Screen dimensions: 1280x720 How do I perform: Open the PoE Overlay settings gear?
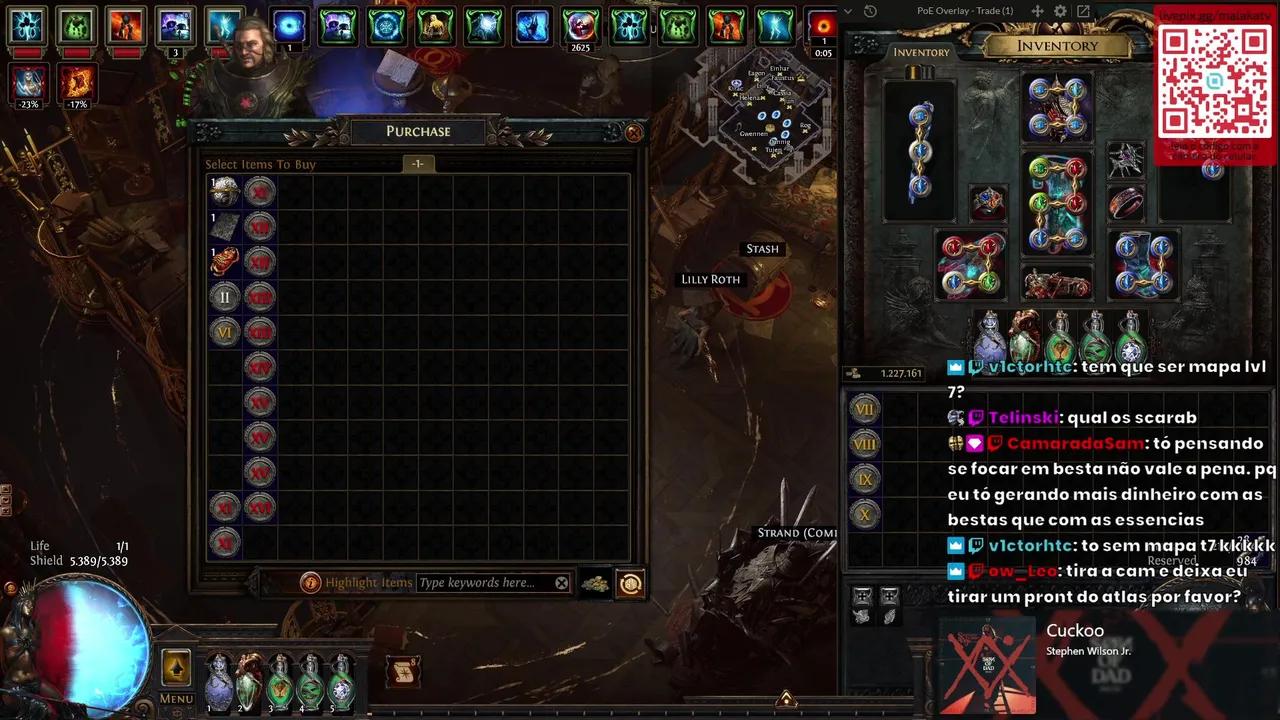(x=1058, y=11)
